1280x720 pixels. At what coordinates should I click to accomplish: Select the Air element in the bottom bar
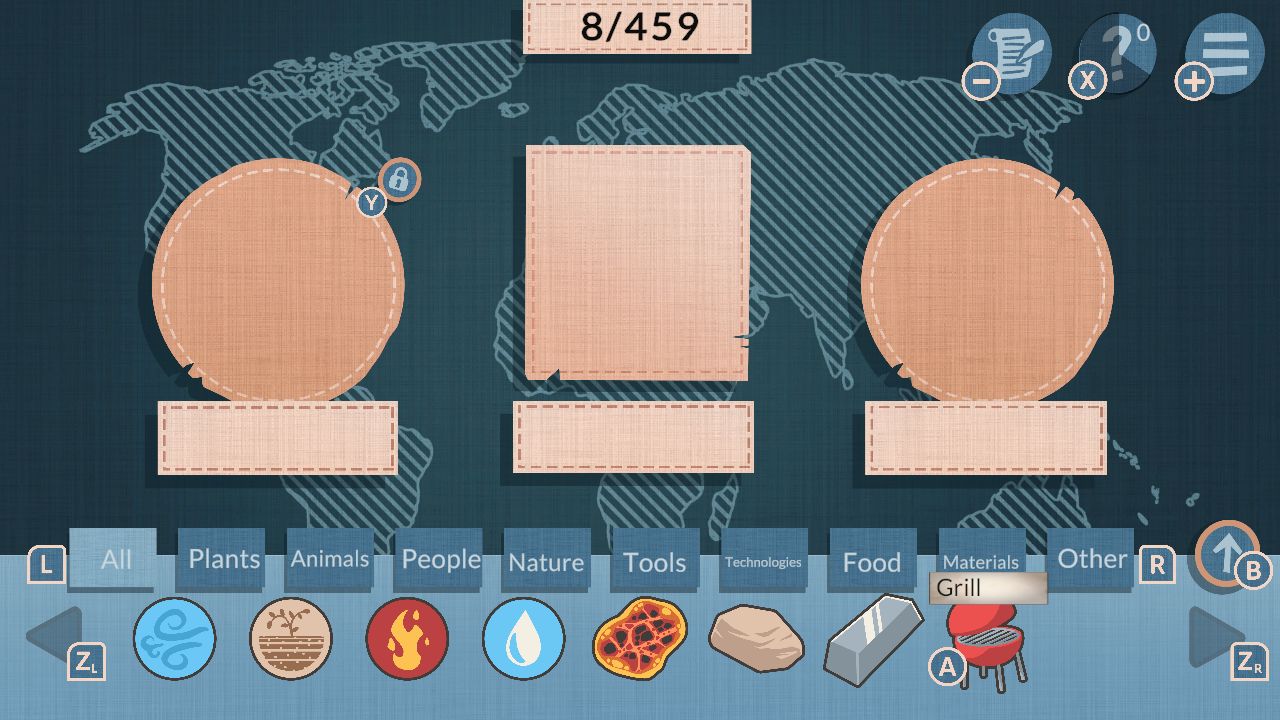point(174,640)
